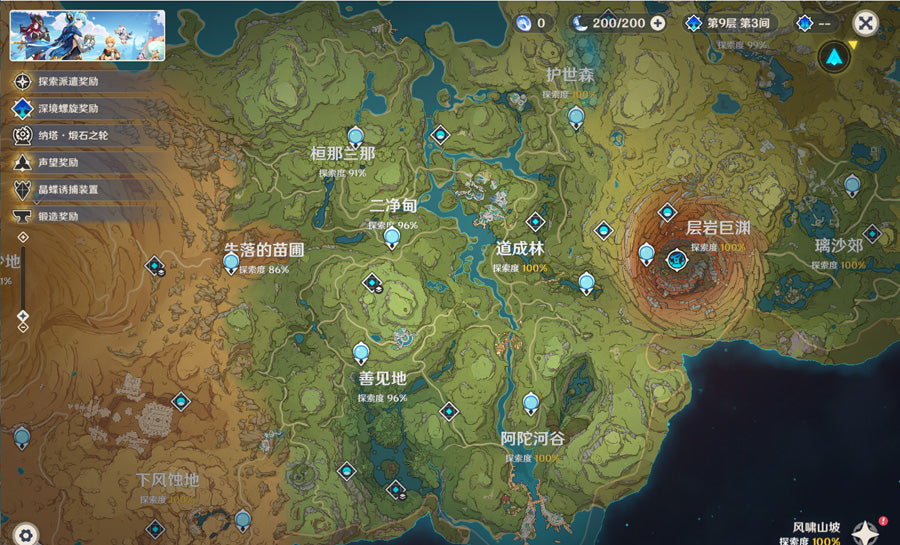
Task: Choose the waypoint above 善见地
Action: coord(361,352)
